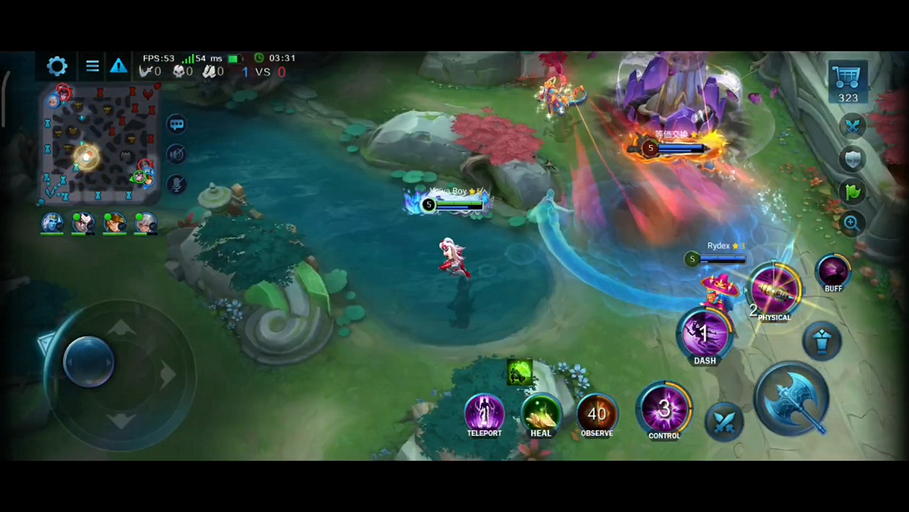The image size is (909, 512).
Task: Trigger the Buff skill
Action: [833, 270]
